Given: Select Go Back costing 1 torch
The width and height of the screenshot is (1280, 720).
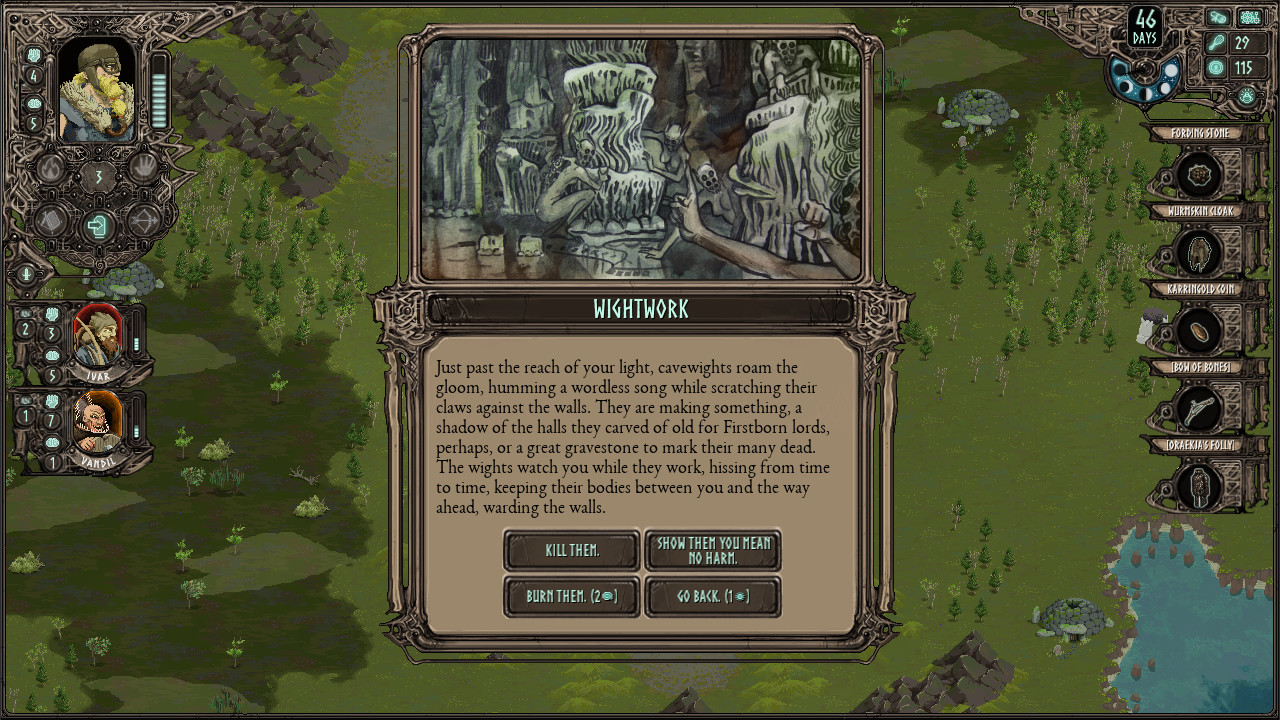Looking at the screenshot, I should (x=713, y=597).
